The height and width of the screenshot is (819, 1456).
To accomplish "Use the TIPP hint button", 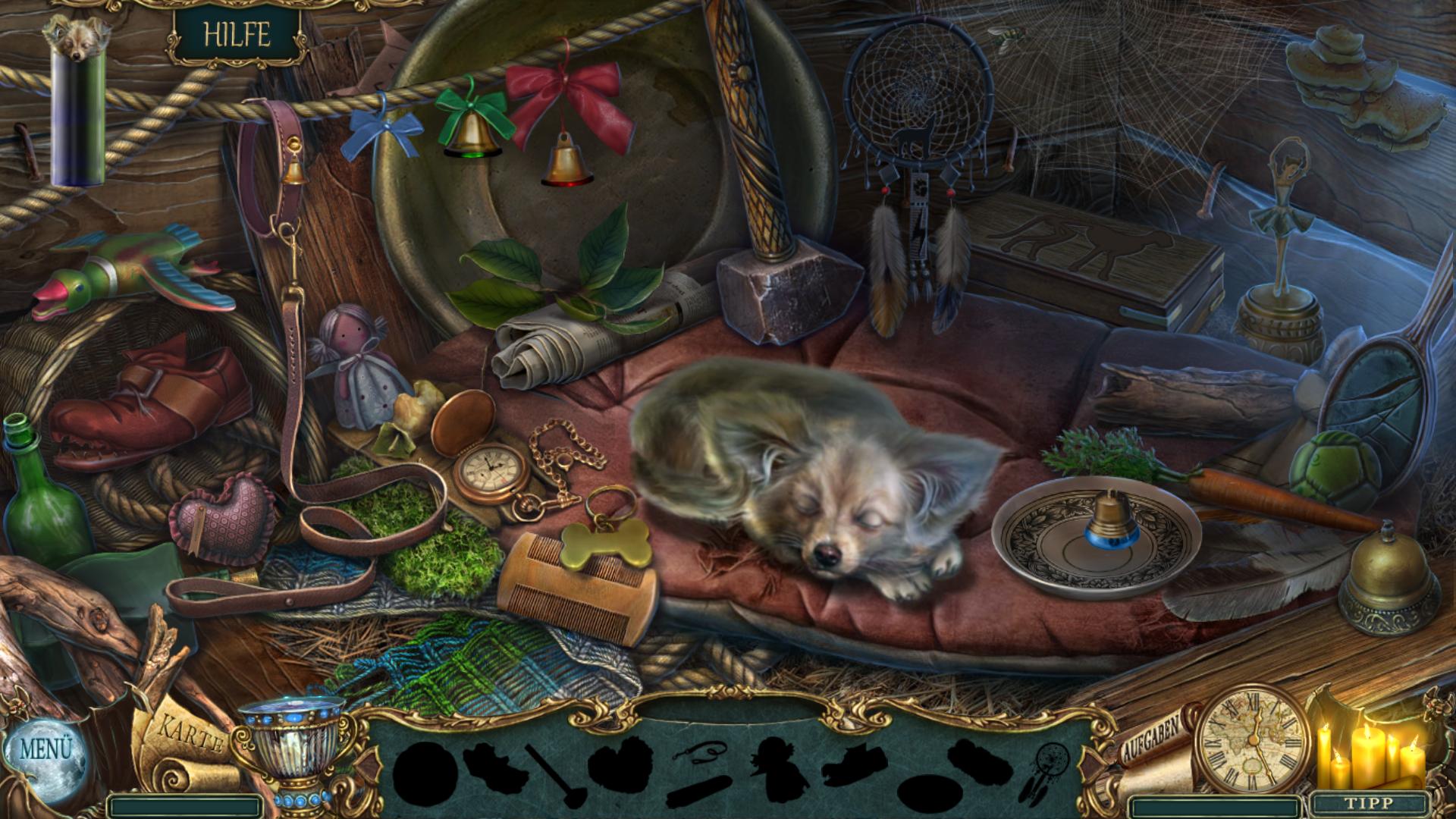I will pyautogui.click(x=1369, y=803).
